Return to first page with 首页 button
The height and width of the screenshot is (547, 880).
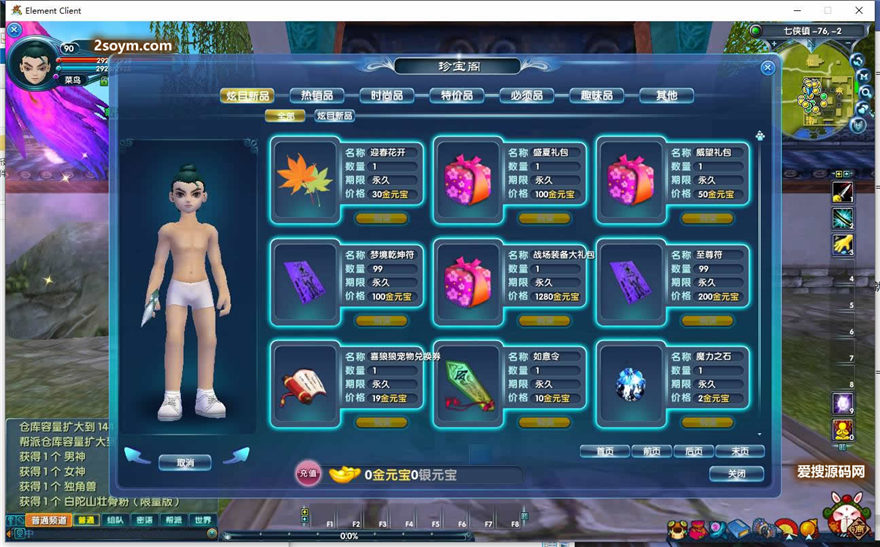tap(604, 451)
